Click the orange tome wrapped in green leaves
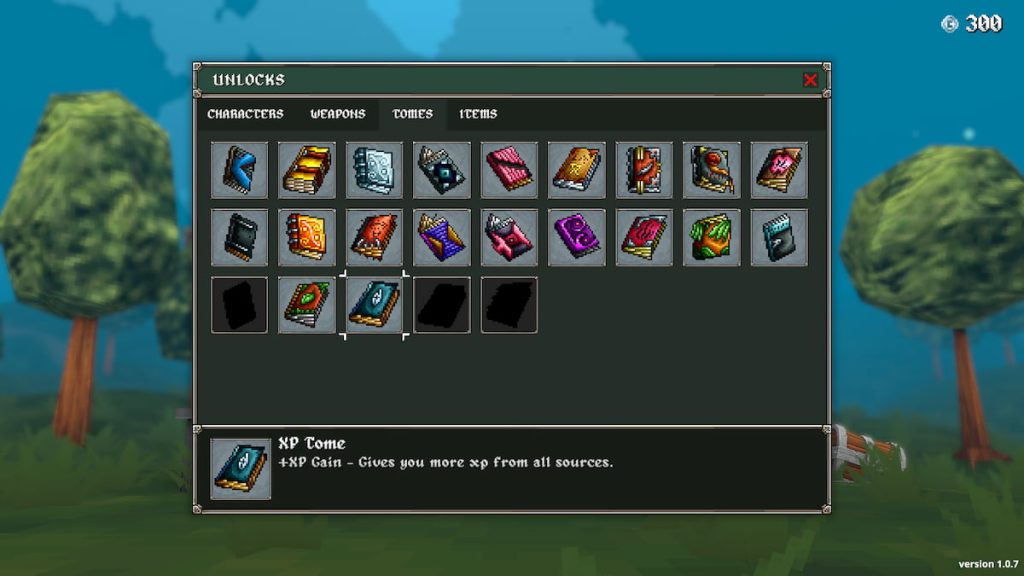 pyautogui.click(x=712, y=238)
